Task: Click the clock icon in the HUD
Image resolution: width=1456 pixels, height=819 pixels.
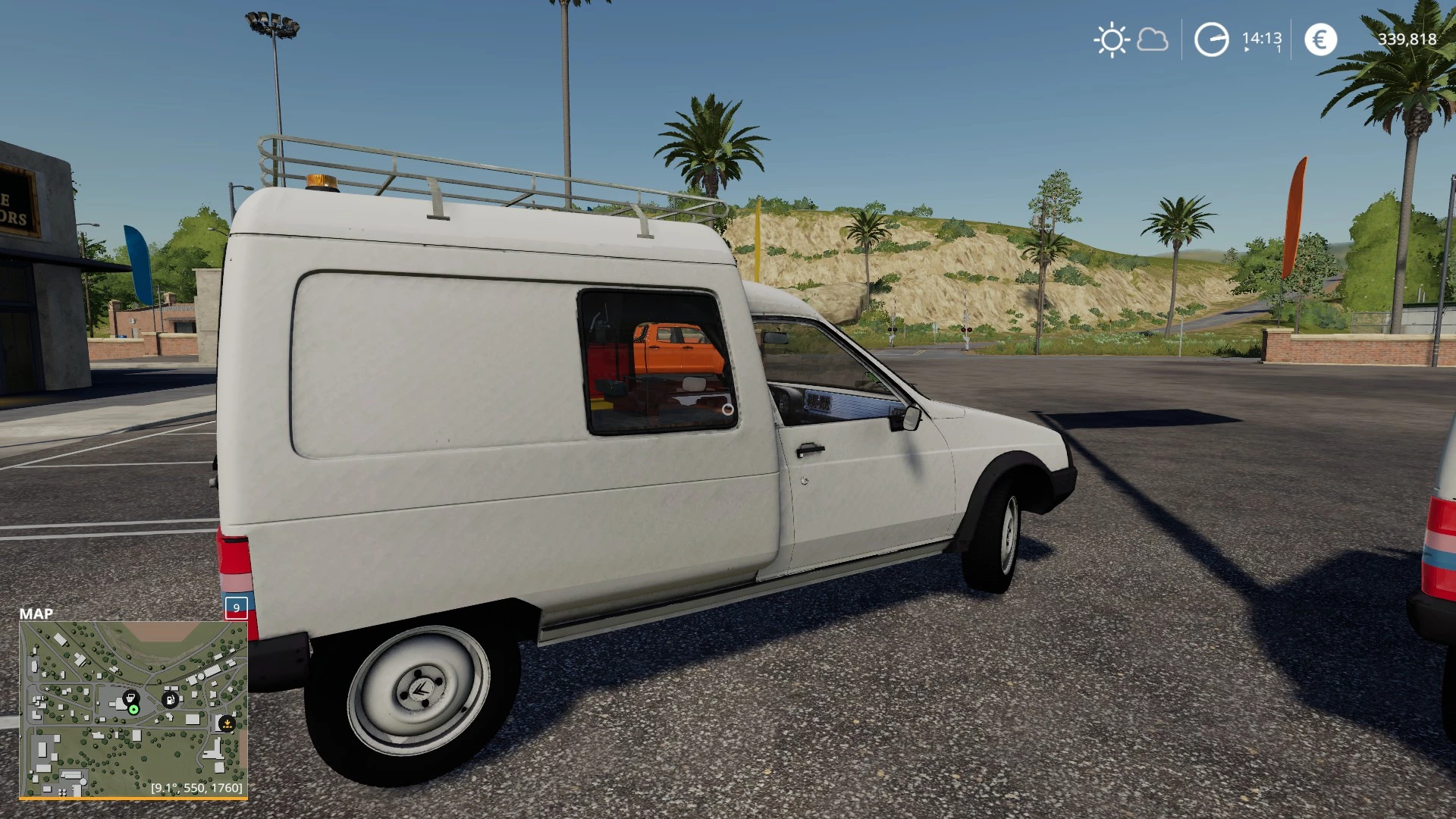Action: click(1211, 39)
